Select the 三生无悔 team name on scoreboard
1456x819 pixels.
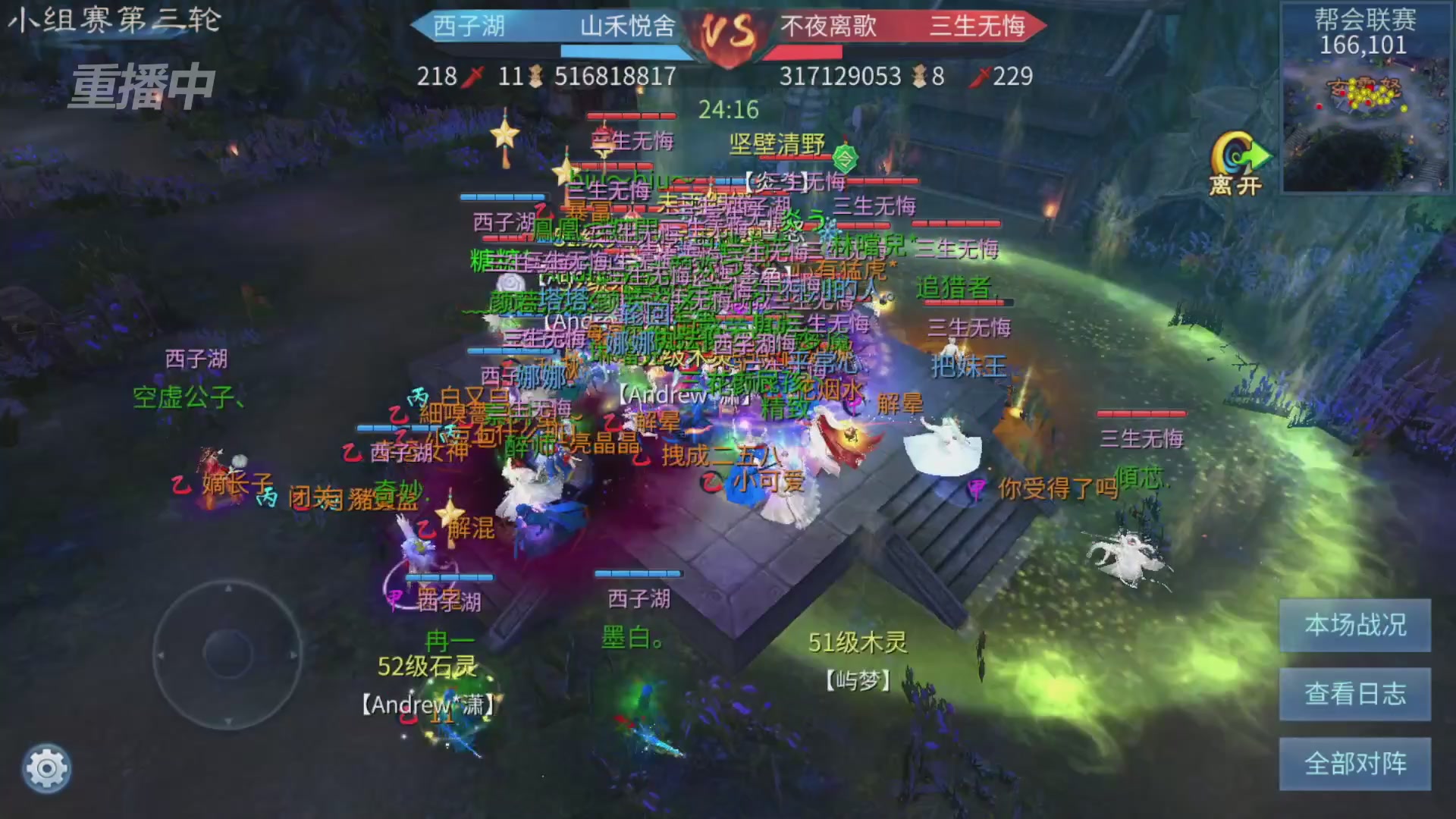coord(978,27)
